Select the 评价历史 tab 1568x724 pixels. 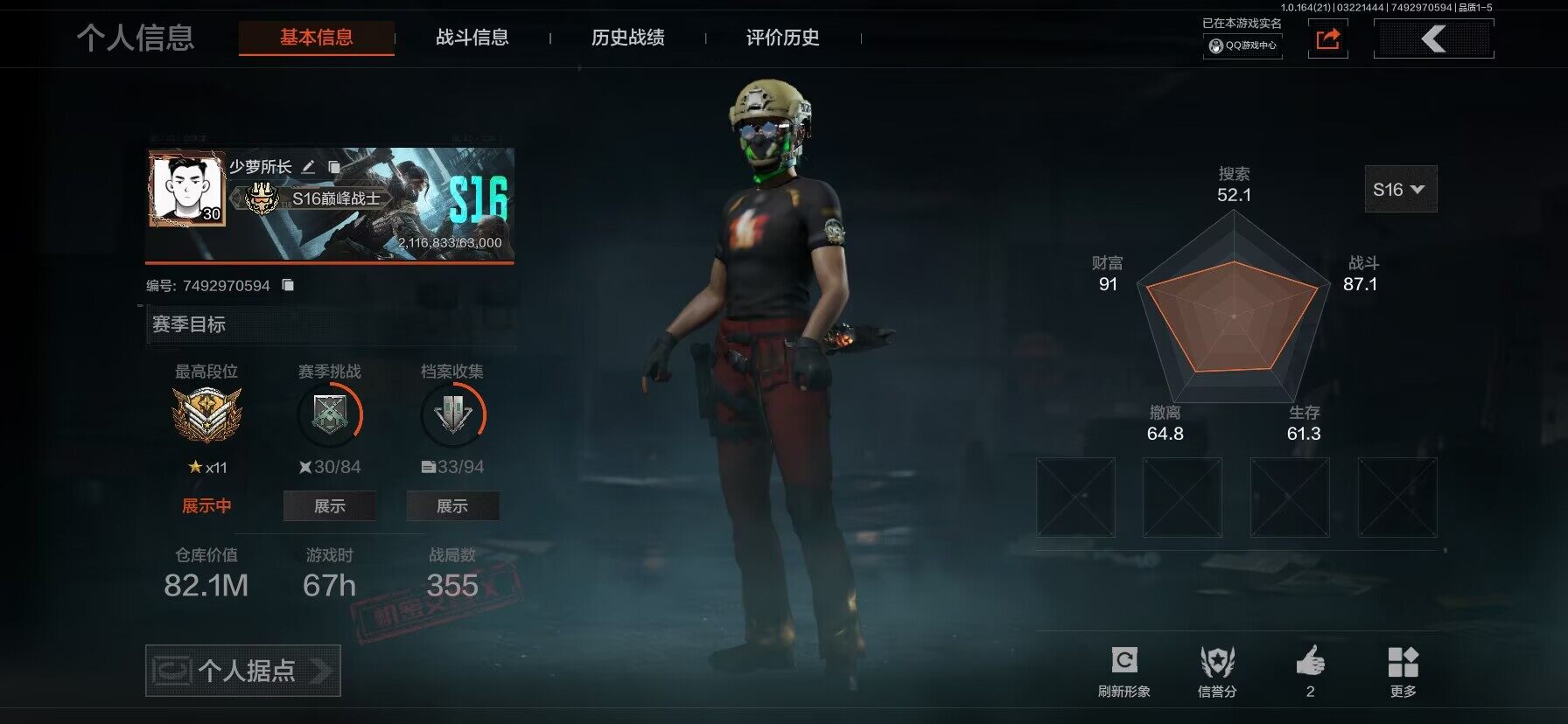pyautogui.click(x=782, y=38)
